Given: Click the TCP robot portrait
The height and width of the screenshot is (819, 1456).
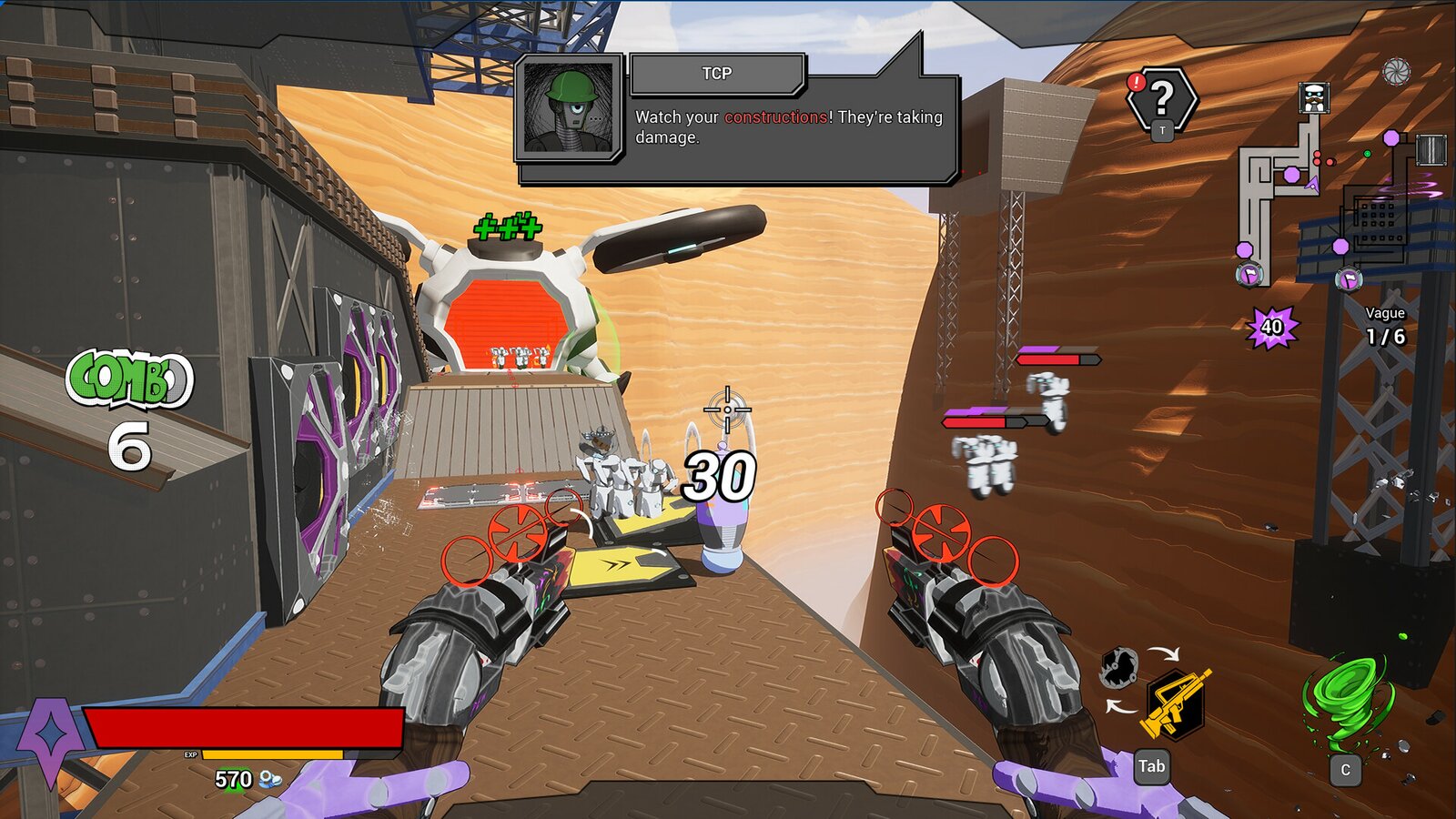Looking at the screenshot, I should click(x=570, y=106).
